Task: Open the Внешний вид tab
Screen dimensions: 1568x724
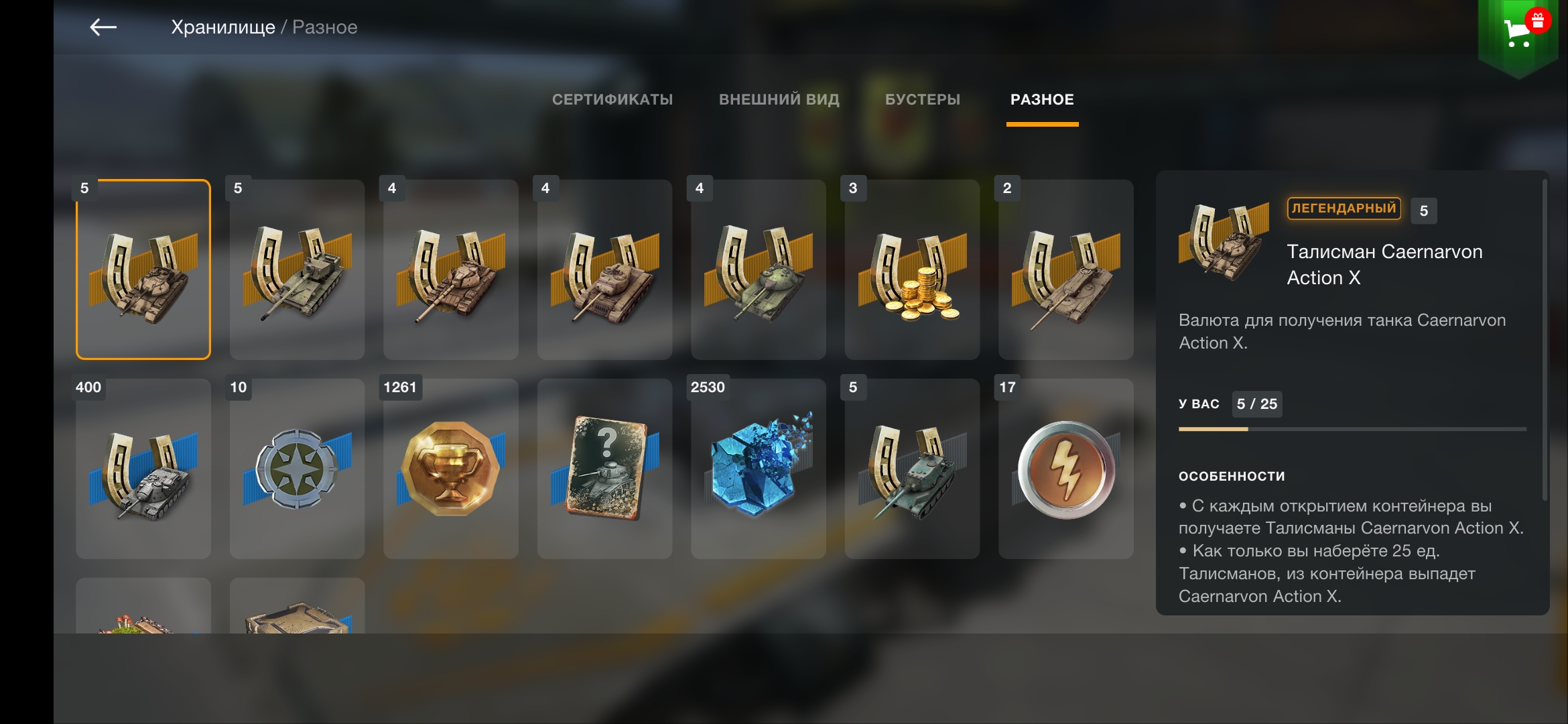Action: point(779,100)
